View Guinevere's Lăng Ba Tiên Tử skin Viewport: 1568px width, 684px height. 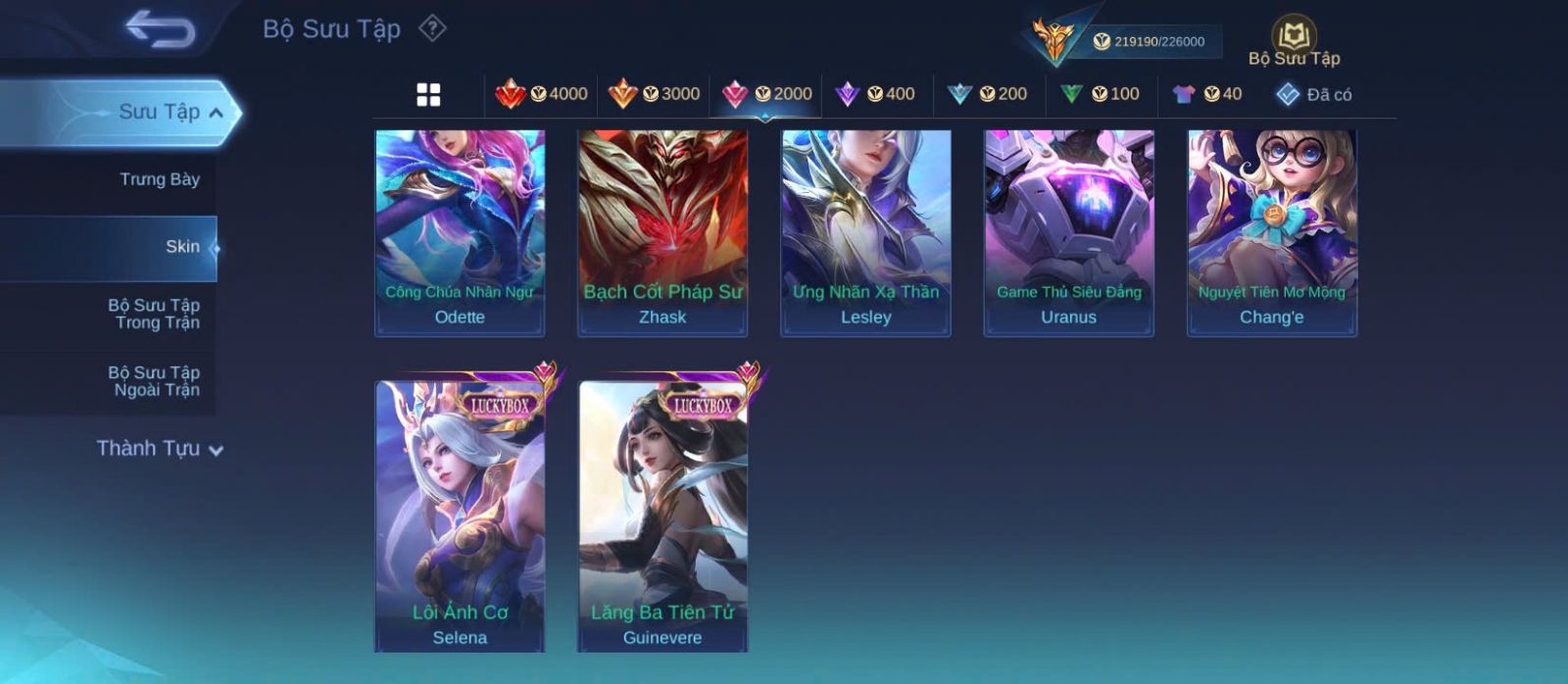pyautogui.click(x=662, y=515)
